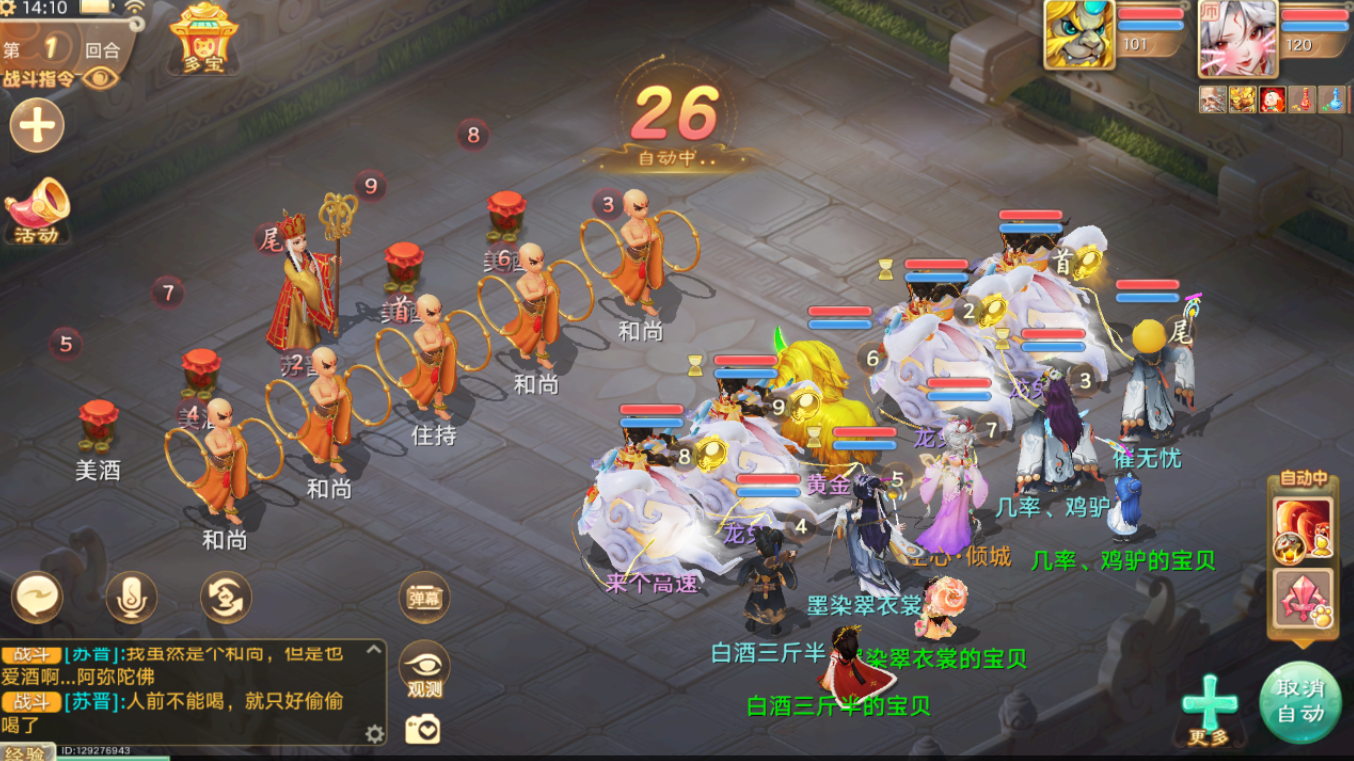Select the golden lion pet portrait
This screenshot has width=1354, height=761.
tap(1079, 35)
